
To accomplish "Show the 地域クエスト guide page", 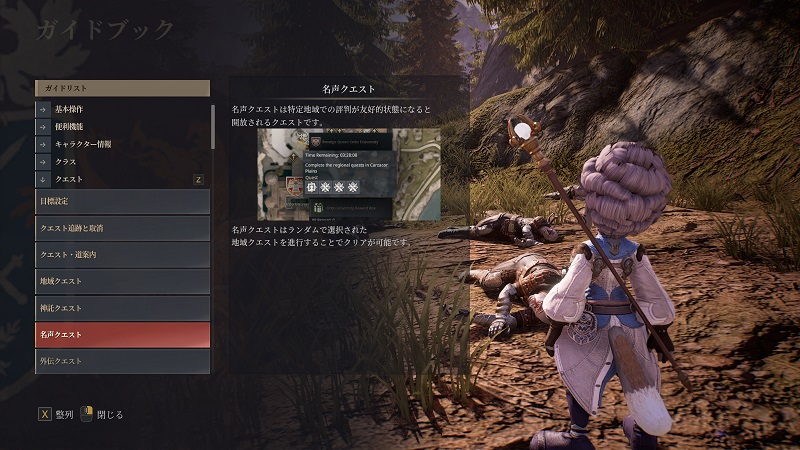I will (x=122, y=281).
